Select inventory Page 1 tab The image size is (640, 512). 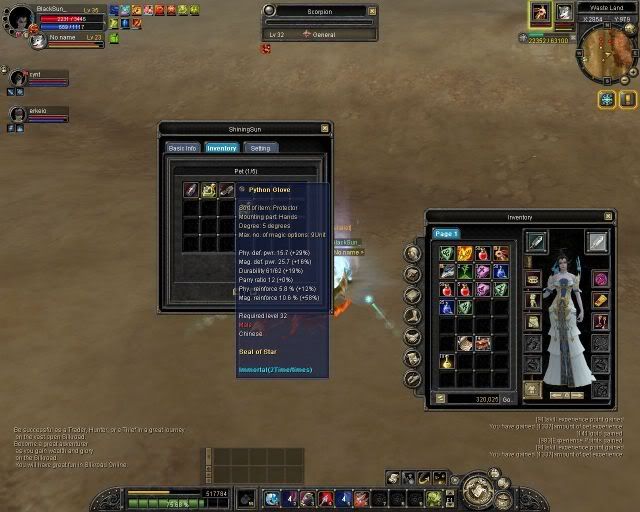click(x=445, y=233)
